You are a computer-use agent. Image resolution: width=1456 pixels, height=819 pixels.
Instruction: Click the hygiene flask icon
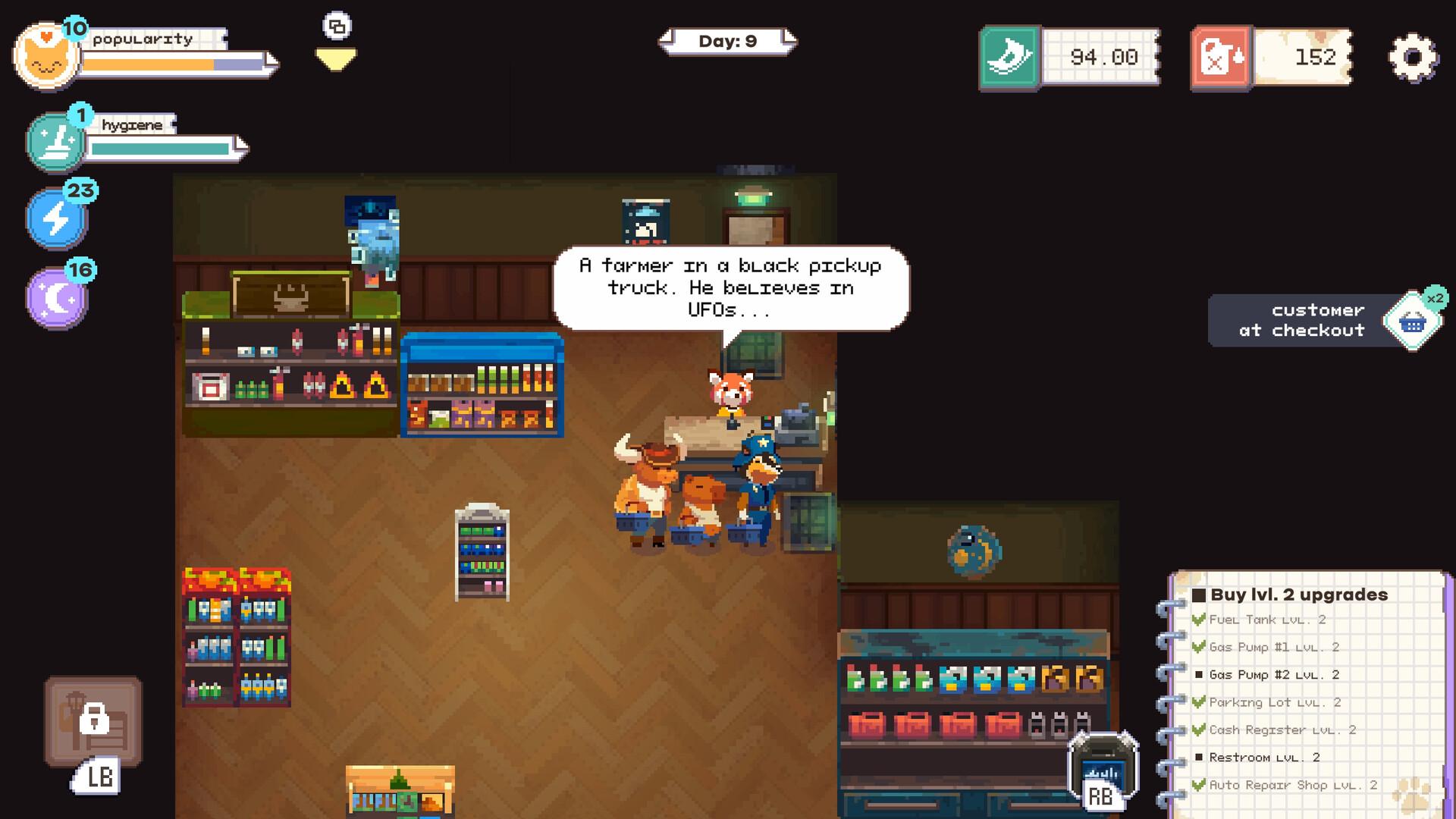(x=57, y=140)
